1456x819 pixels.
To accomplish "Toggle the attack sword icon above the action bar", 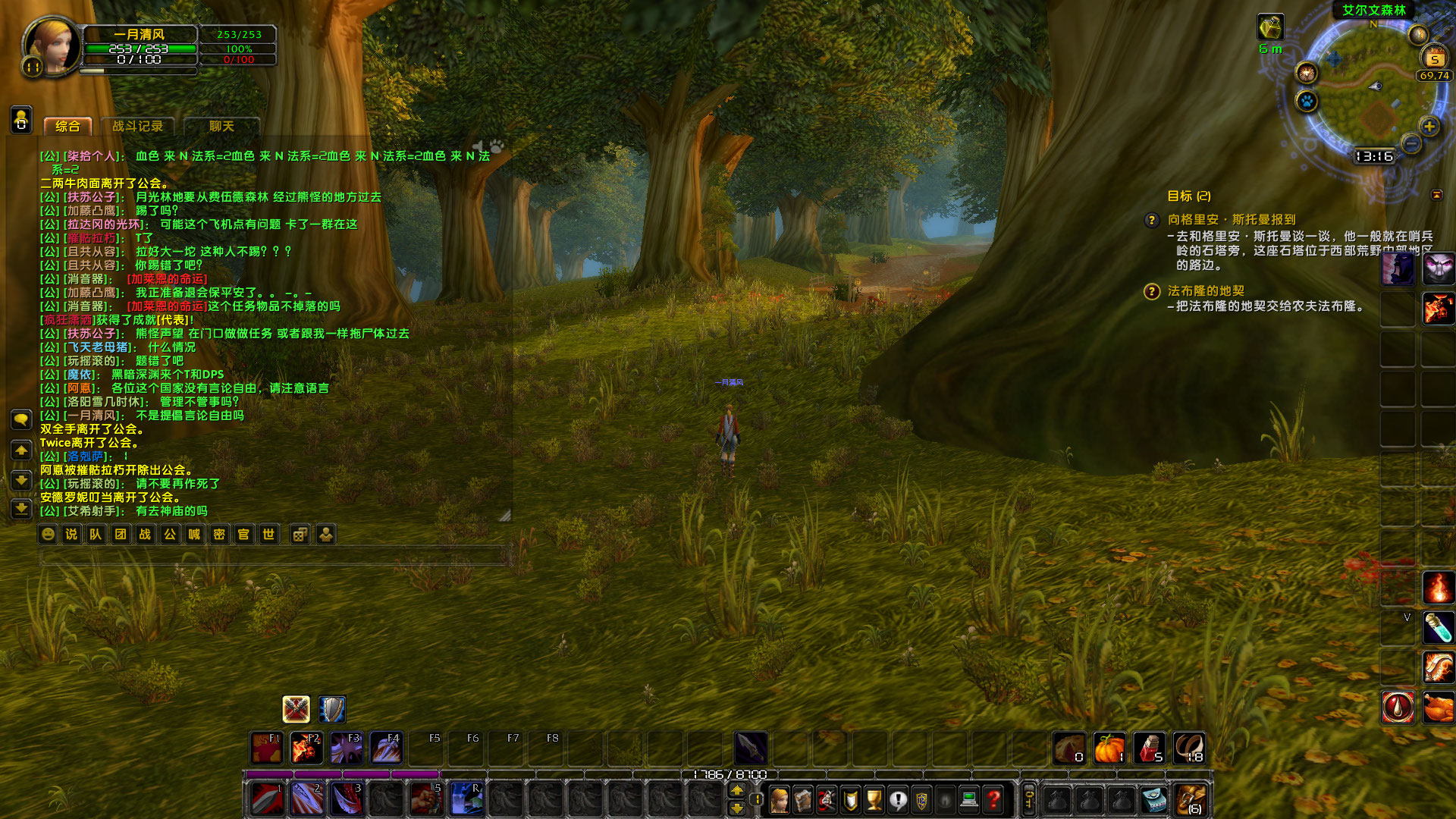I will pyautogui.click(x=297, y=709).
